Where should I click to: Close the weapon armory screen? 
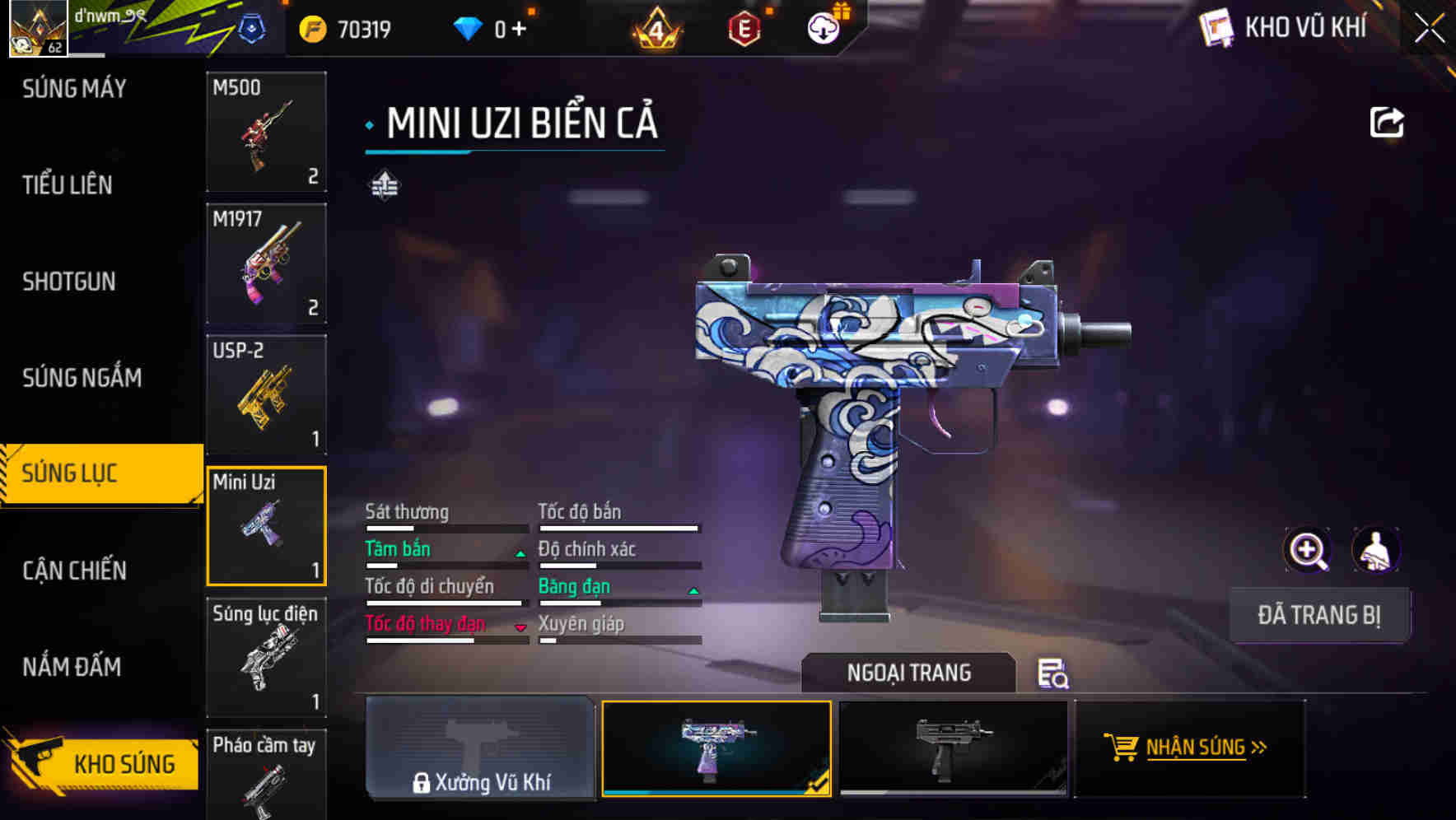1429,29
